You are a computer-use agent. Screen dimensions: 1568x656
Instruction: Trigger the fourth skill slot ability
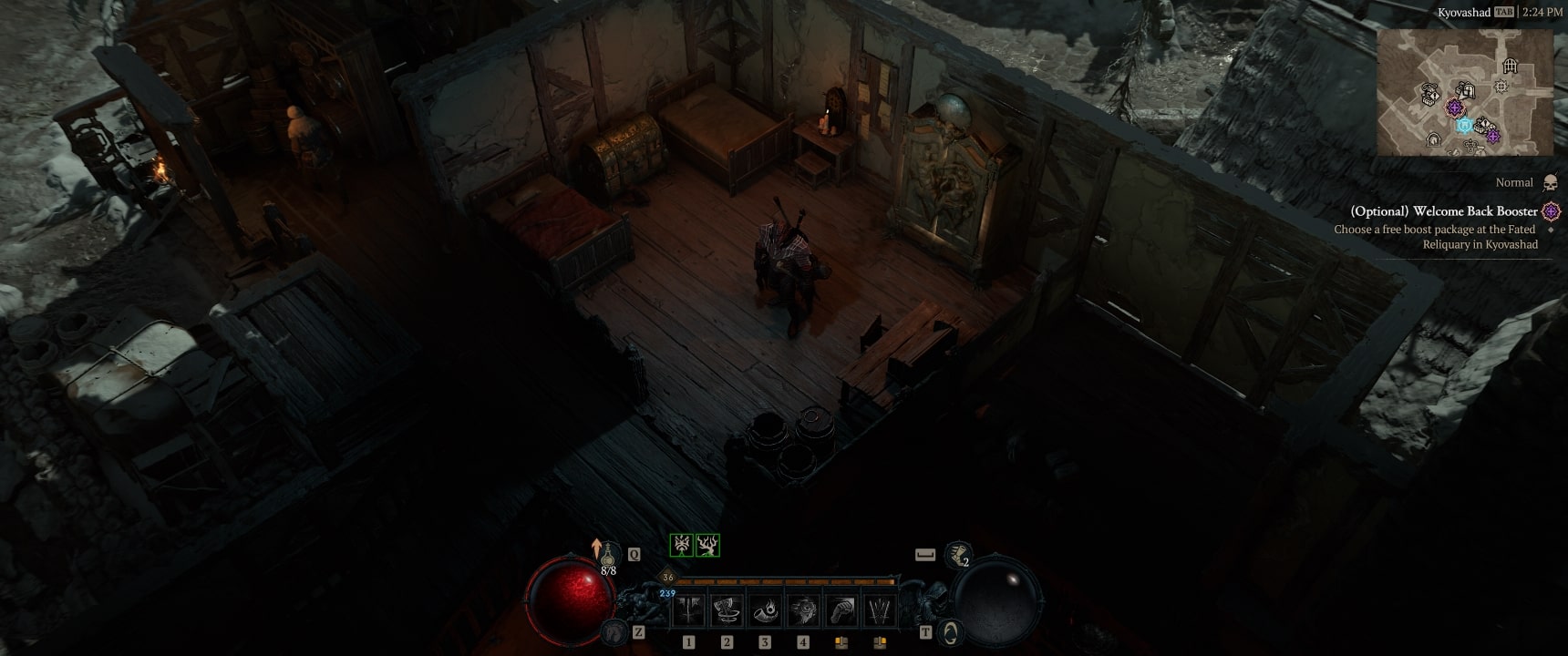pyautogui.click(x=803, y=610)
